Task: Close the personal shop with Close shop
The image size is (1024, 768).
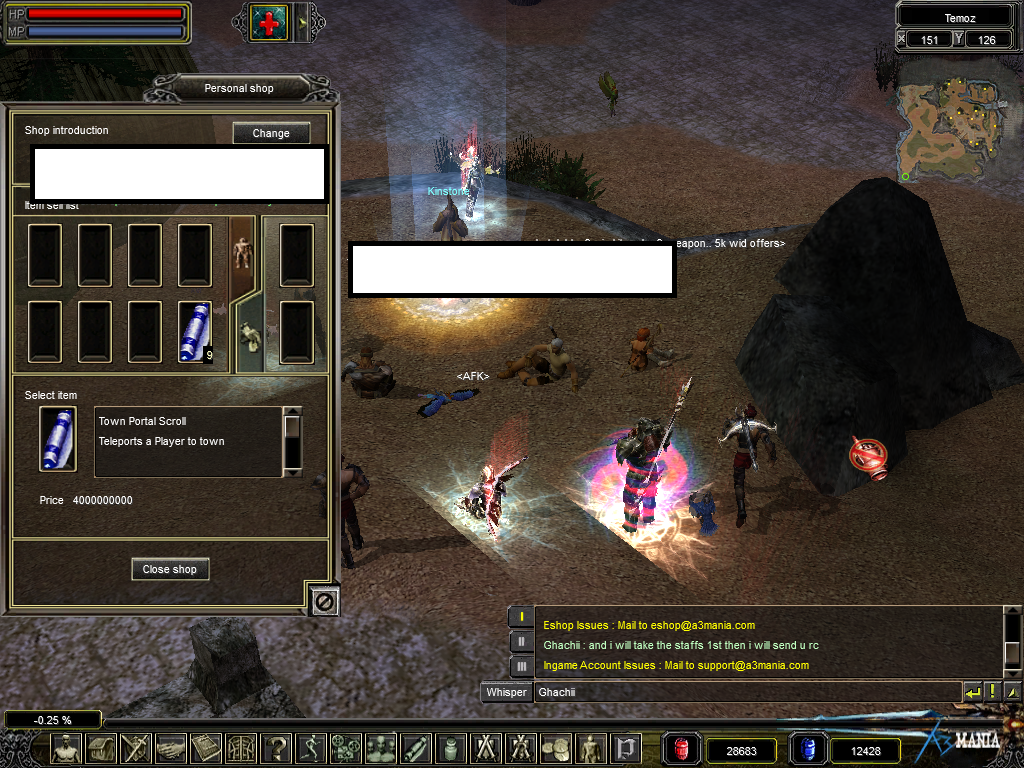Action: (x=170, y=569)
